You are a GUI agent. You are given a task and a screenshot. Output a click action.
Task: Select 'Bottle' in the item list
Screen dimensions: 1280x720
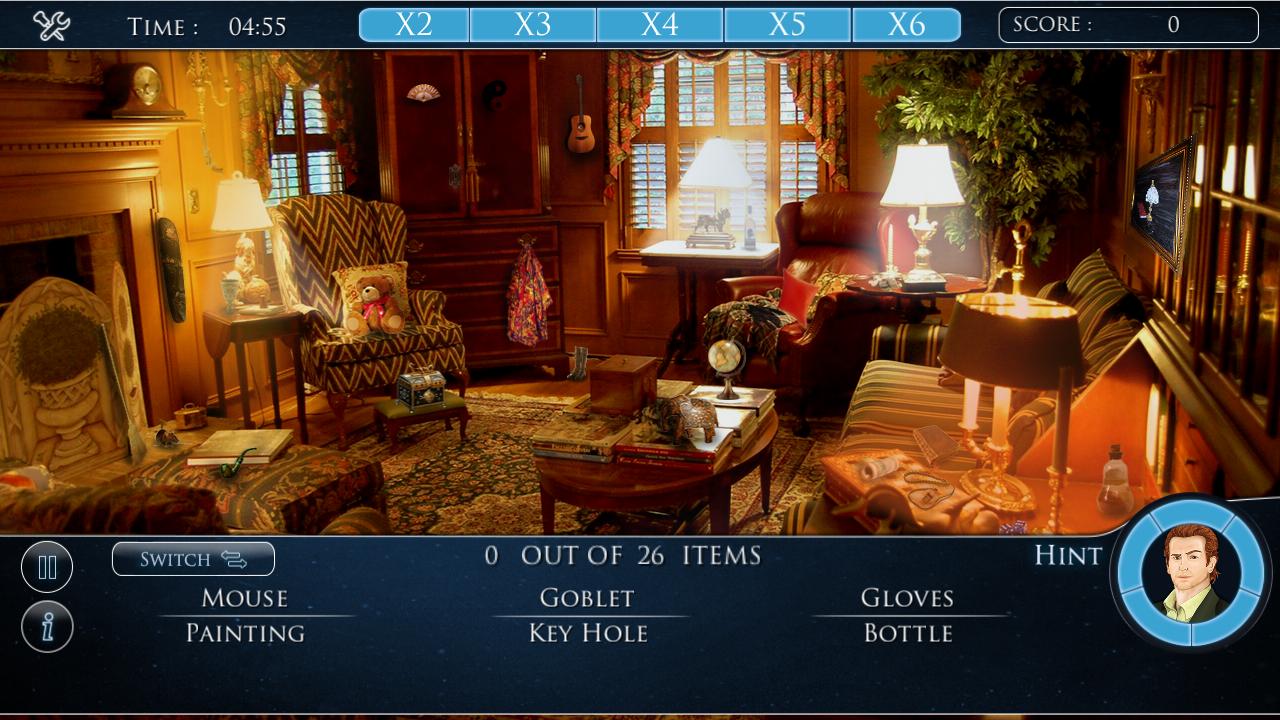pyautogui.click(x=910, y=633)
